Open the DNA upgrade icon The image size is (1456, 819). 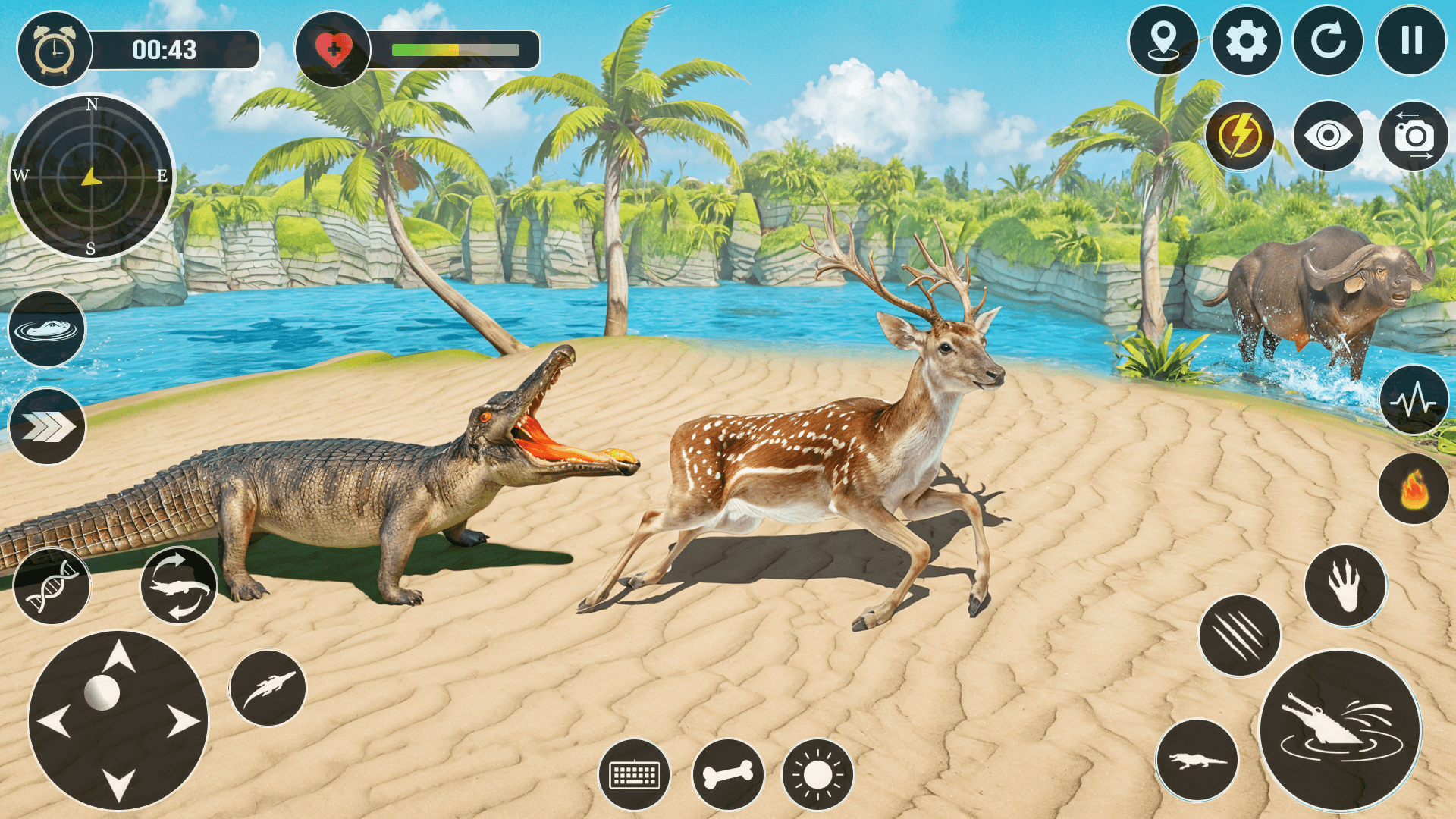(51, 584)
